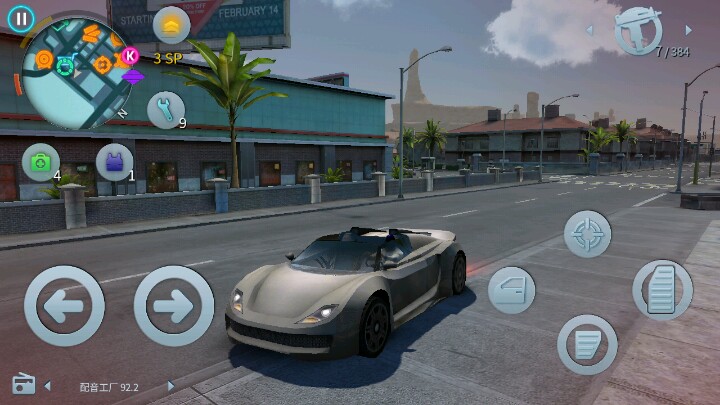Exit the vehicle using the car door button
The width and height of the screenshot is (720, 405).
point(511,290)
